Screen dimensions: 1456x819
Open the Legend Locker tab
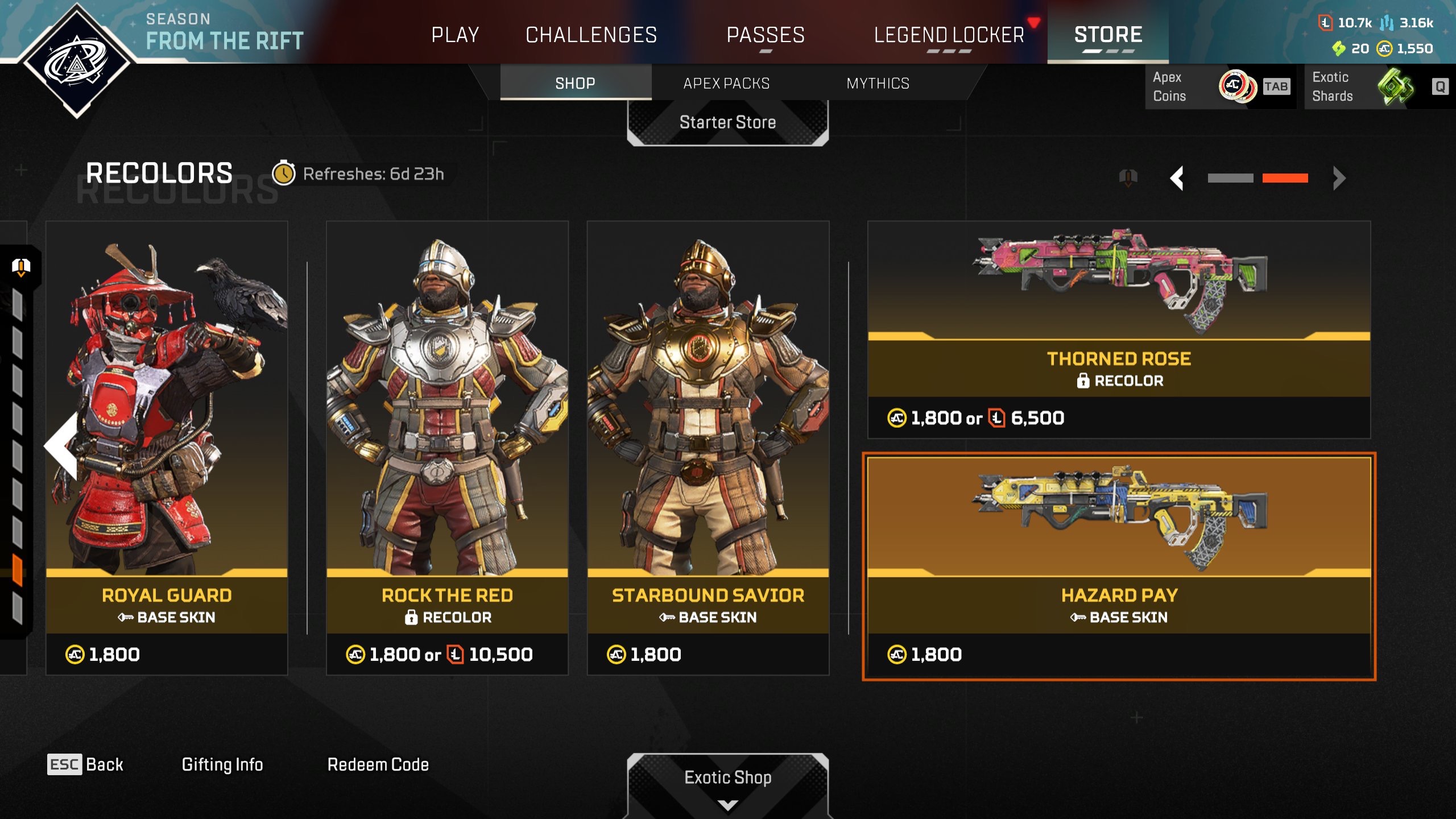coord(949,35)
